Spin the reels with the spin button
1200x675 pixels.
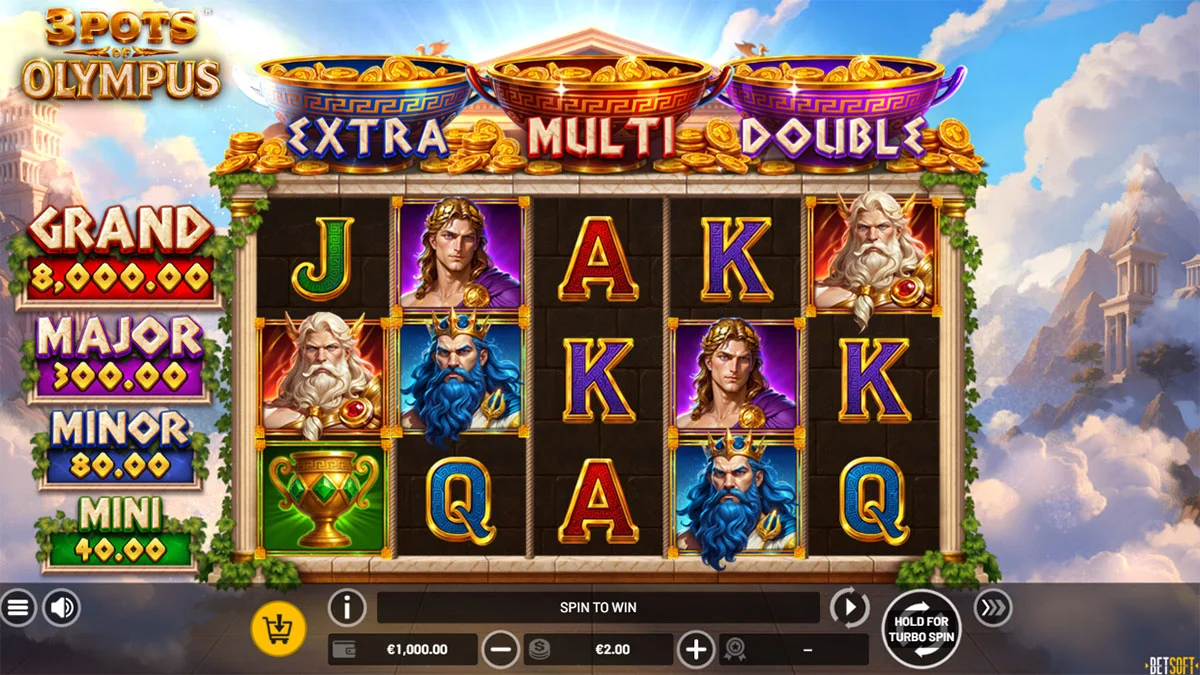point(921,628)
